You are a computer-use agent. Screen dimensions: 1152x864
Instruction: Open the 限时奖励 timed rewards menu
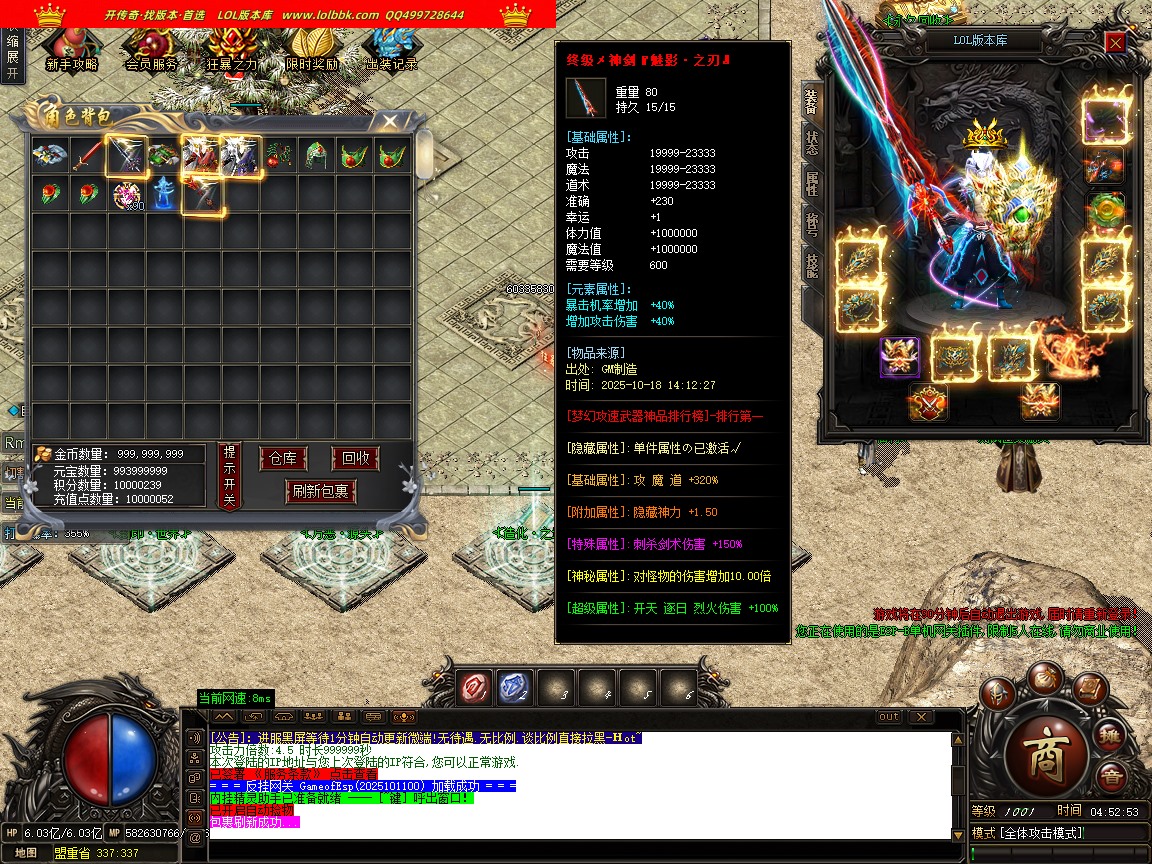(x=311, y=48)
